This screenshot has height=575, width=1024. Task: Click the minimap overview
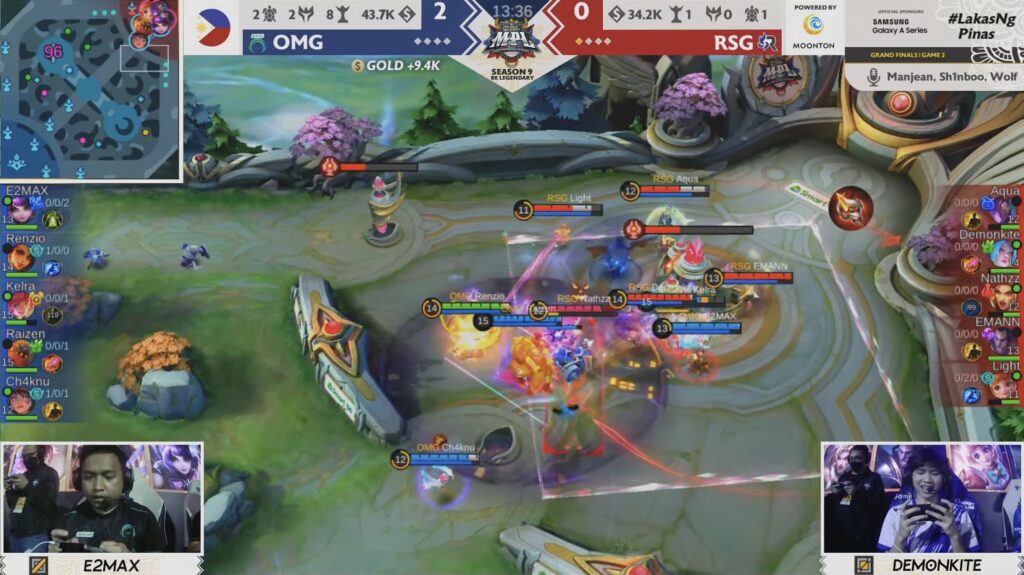(90, 90)
